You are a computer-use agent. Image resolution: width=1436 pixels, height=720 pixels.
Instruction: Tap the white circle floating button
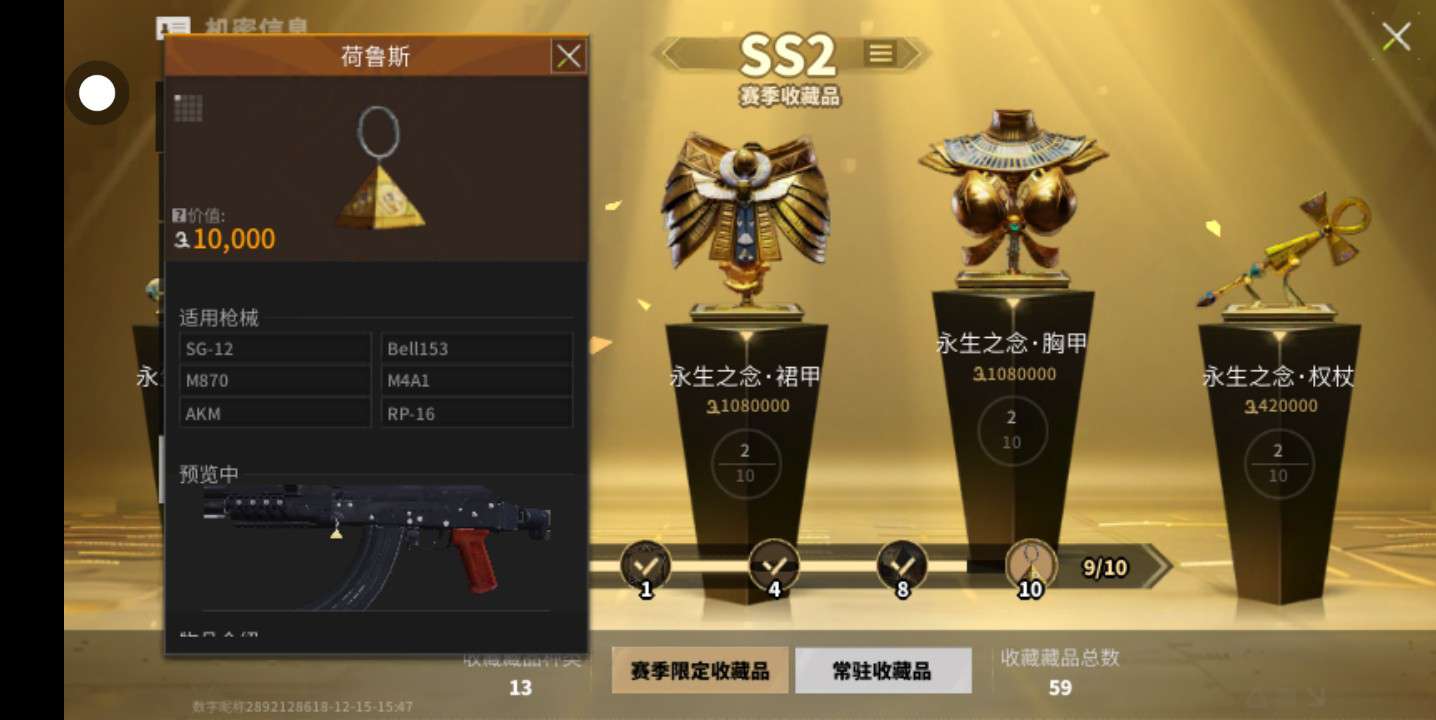point(97,93)
